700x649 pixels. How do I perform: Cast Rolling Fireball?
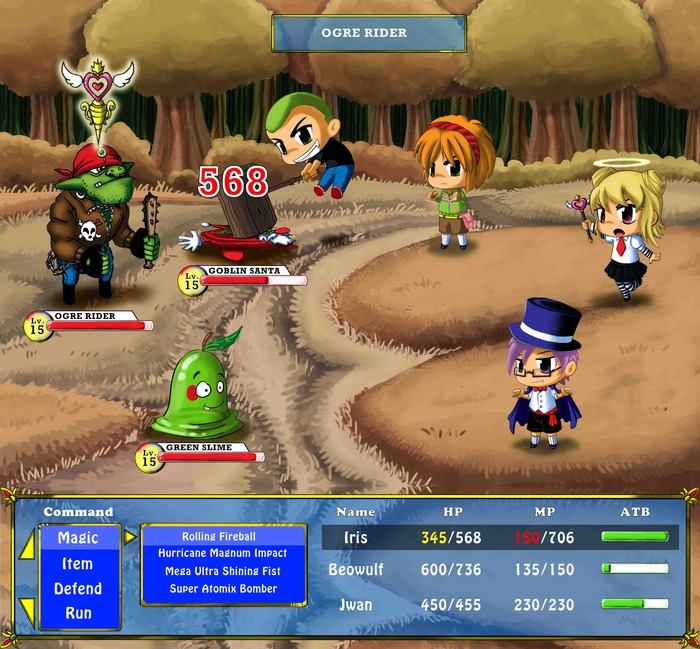coord(222,537)
